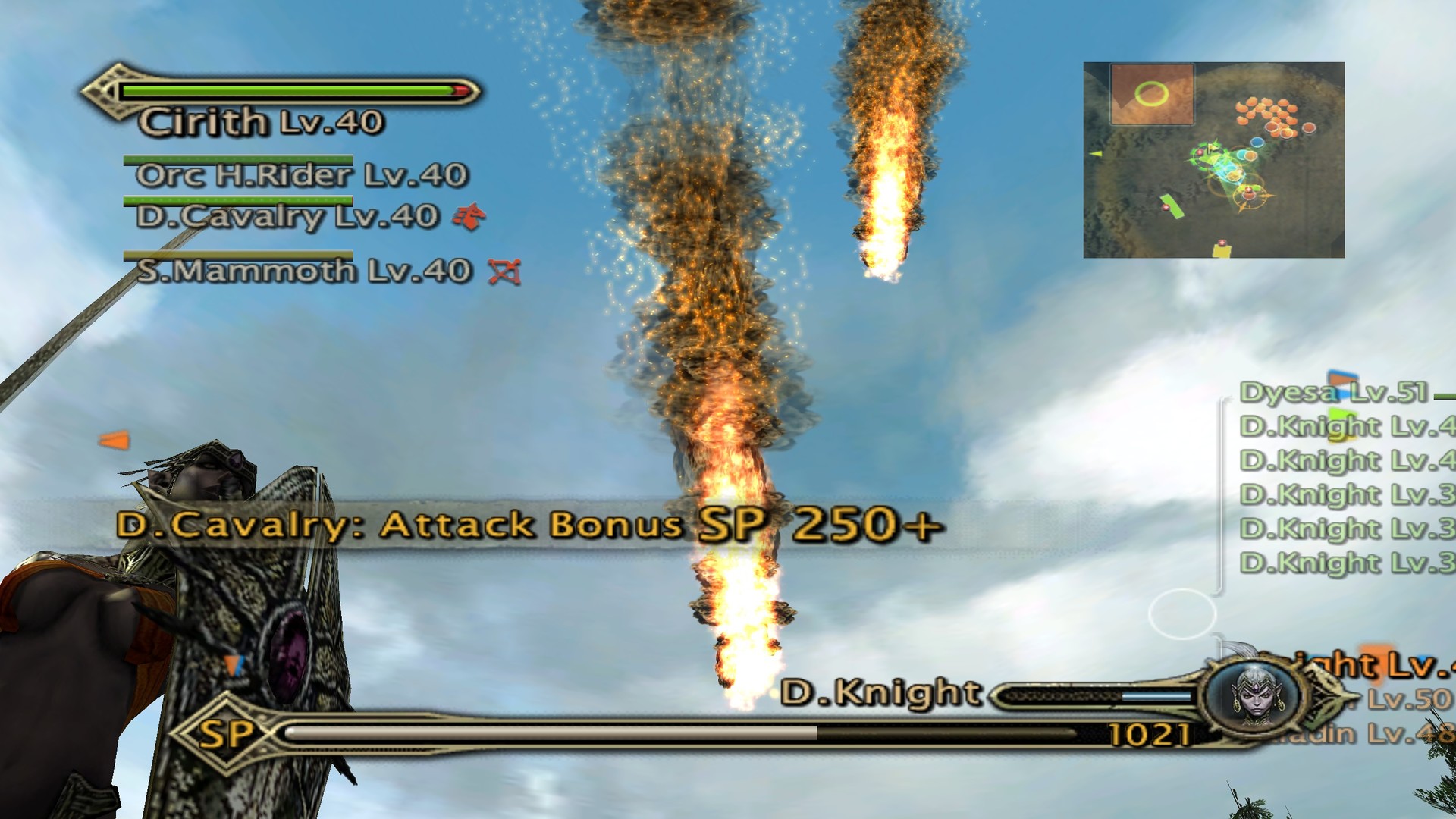The width and height of the screenshot is (1456, 819).
Task: Click the crossed-bow icon next to S.Mammoth Lv.40
Action: pyautogui.click(x=505, y=269)
